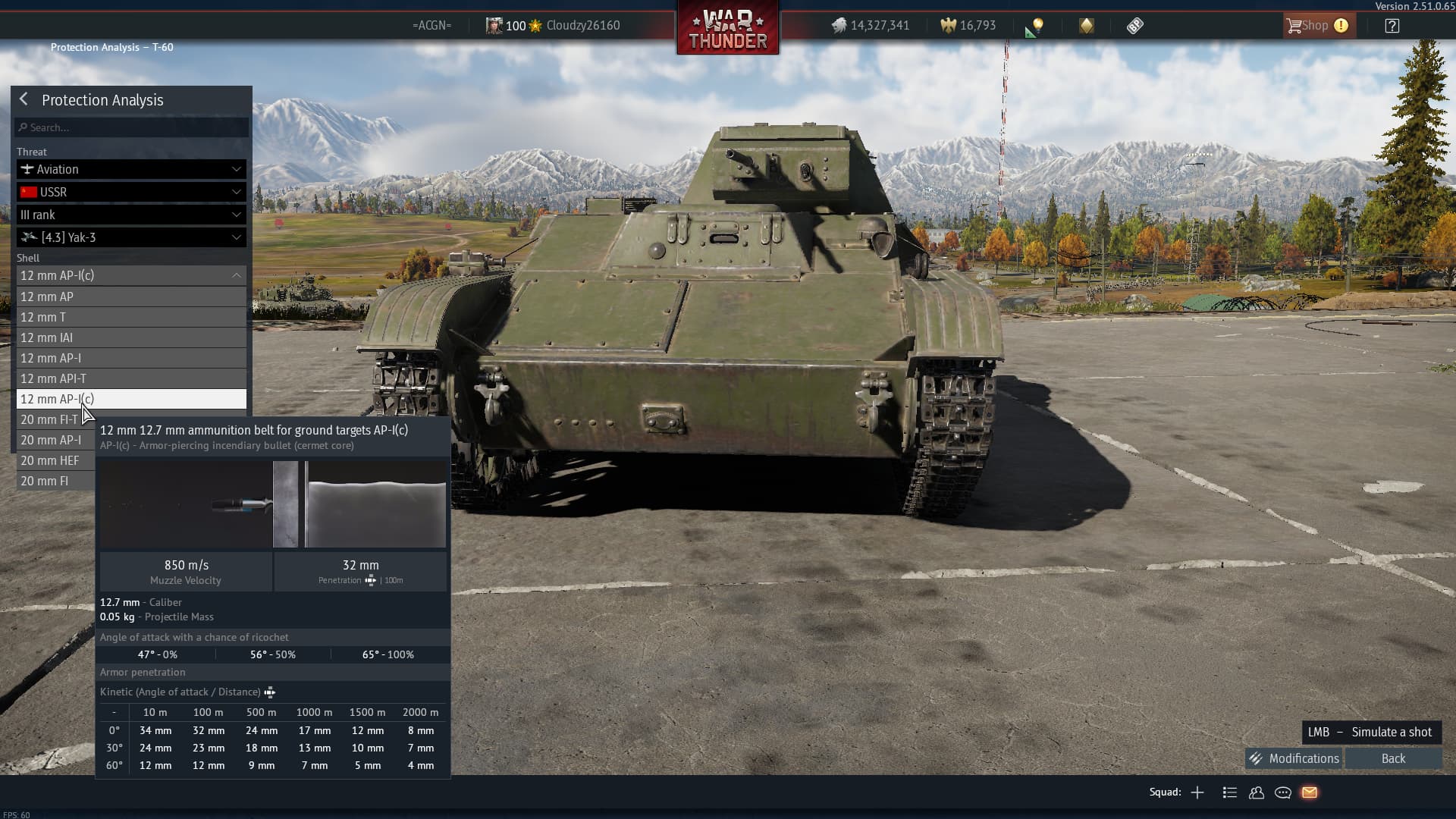The width and height of the screenshot is (1456, 819).
Task: Open the Modifications panel
Action: click(x=1294, y=758)
